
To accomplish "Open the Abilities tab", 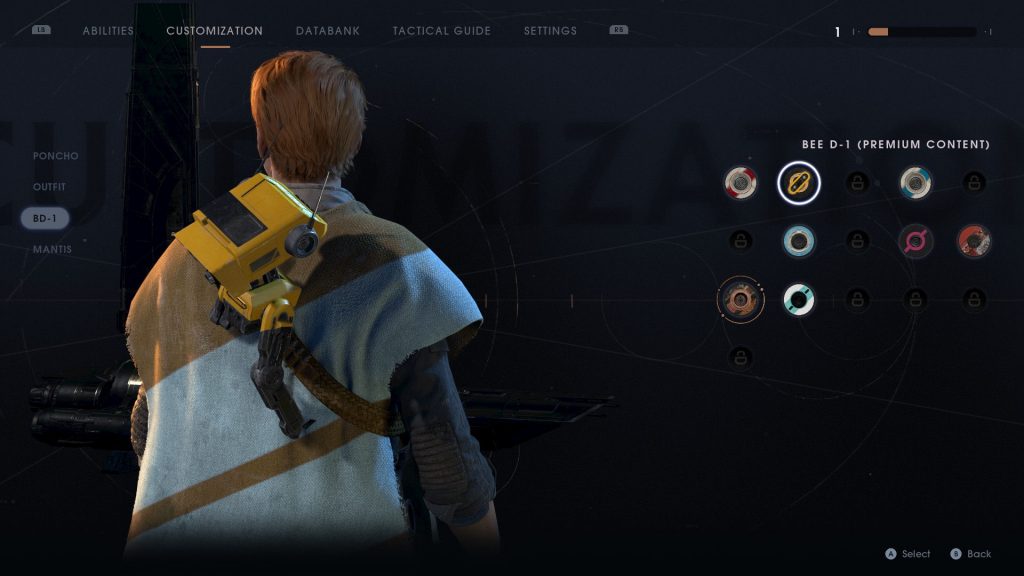I will (108, 31).
